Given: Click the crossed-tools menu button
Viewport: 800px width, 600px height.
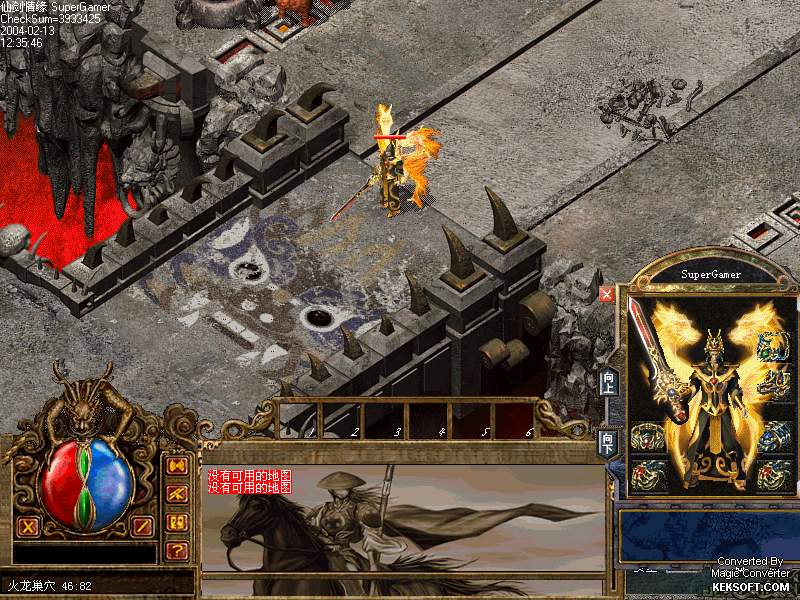Looking at the screenshot, I should 177,494.
